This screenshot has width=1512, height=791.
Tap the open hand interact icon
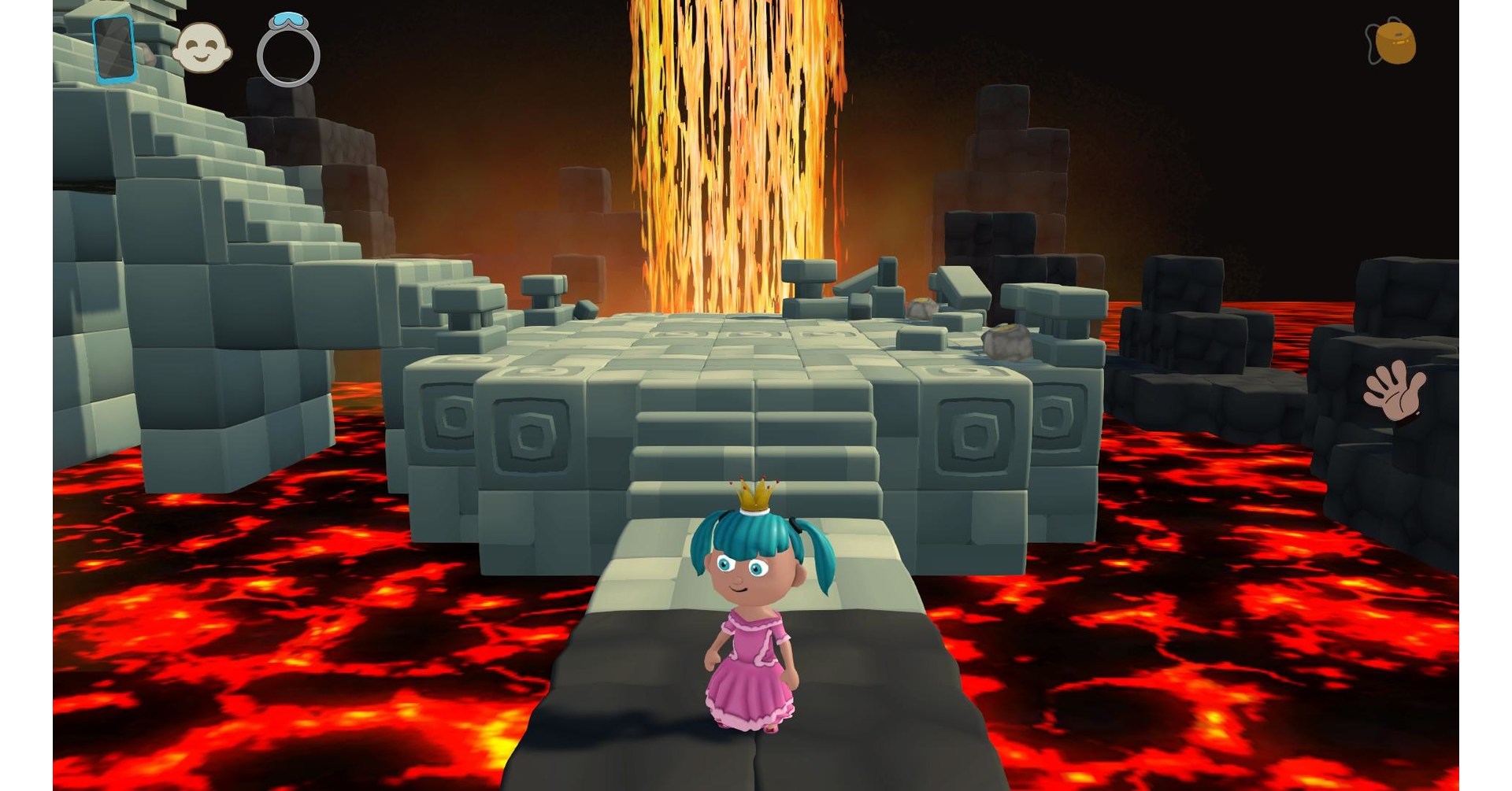[1395, 391]
